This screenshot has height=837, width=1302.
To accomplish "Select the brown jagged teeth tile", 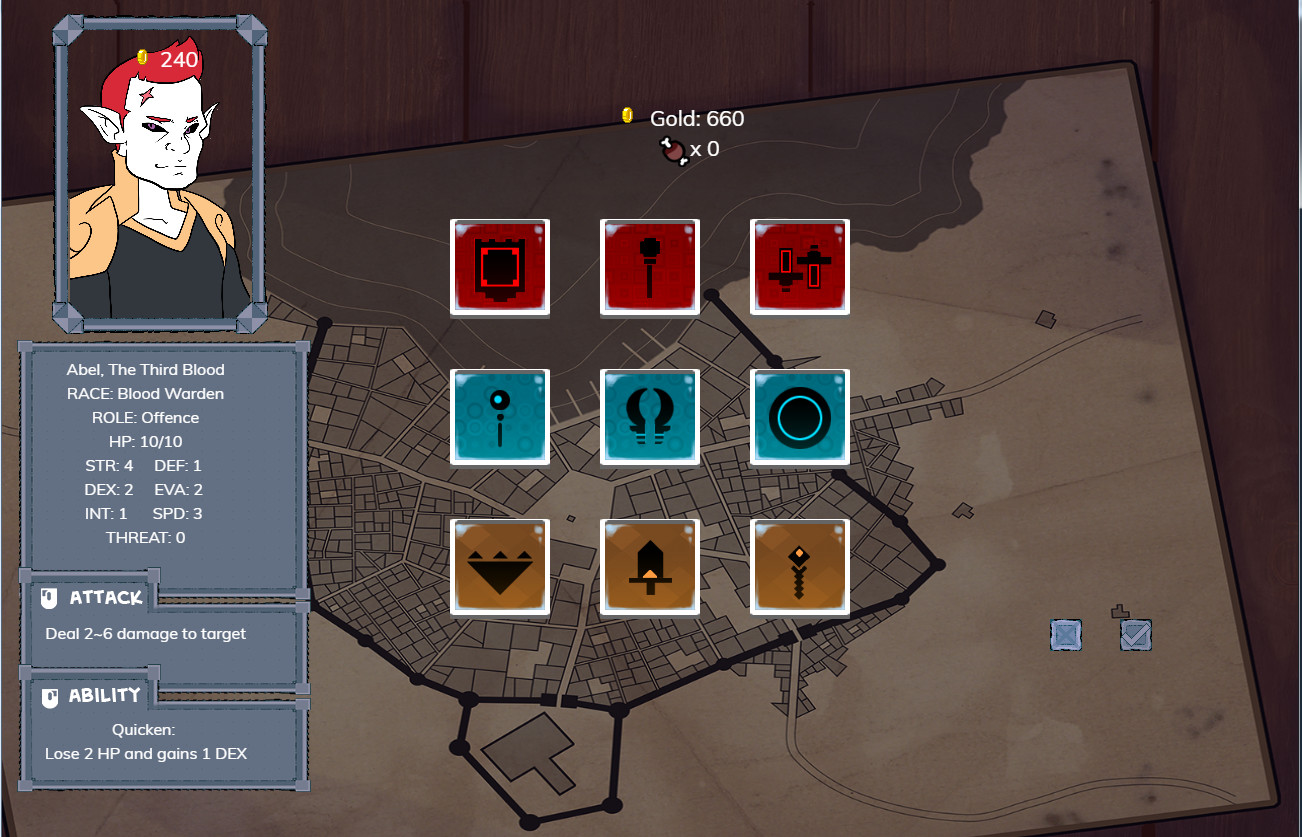I will click(499, 566).
